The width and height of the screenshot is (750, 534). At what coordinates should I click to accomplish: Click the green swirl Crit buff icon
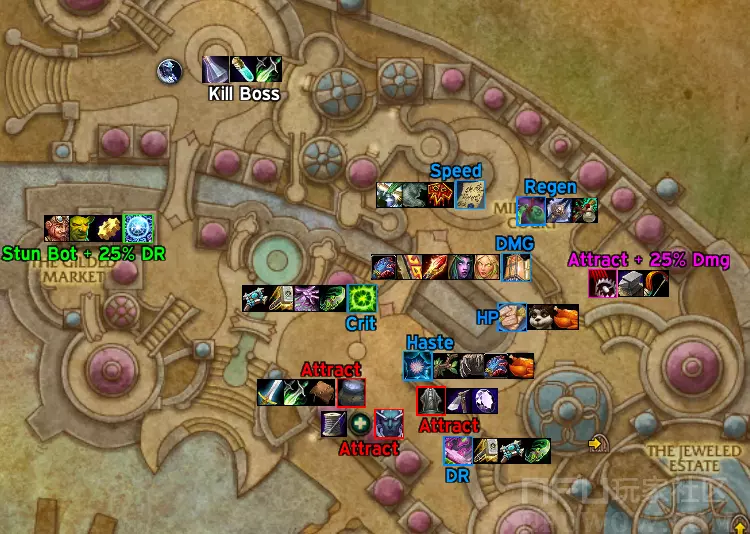360,298
